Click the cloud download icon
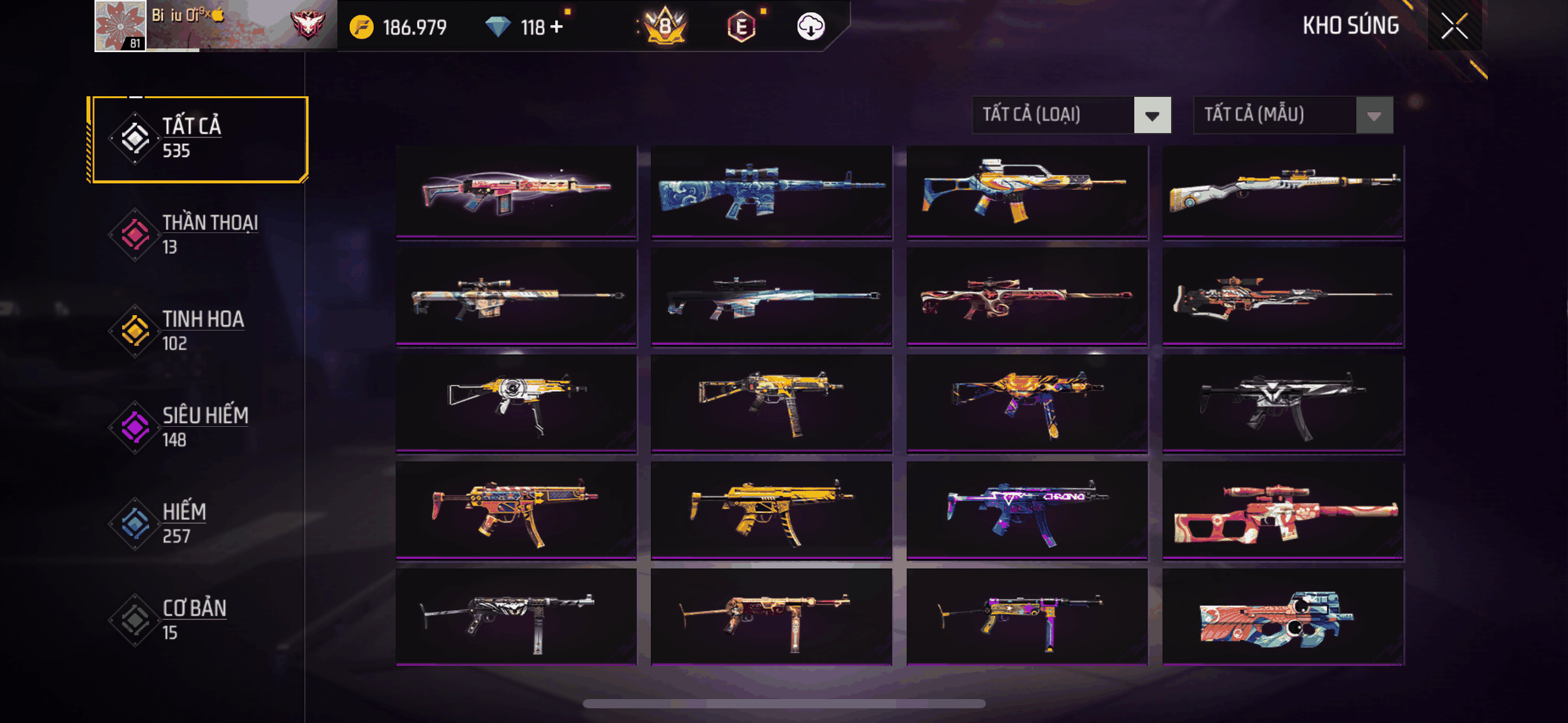Screen dimensions: 1568x723 coord(810,26)
